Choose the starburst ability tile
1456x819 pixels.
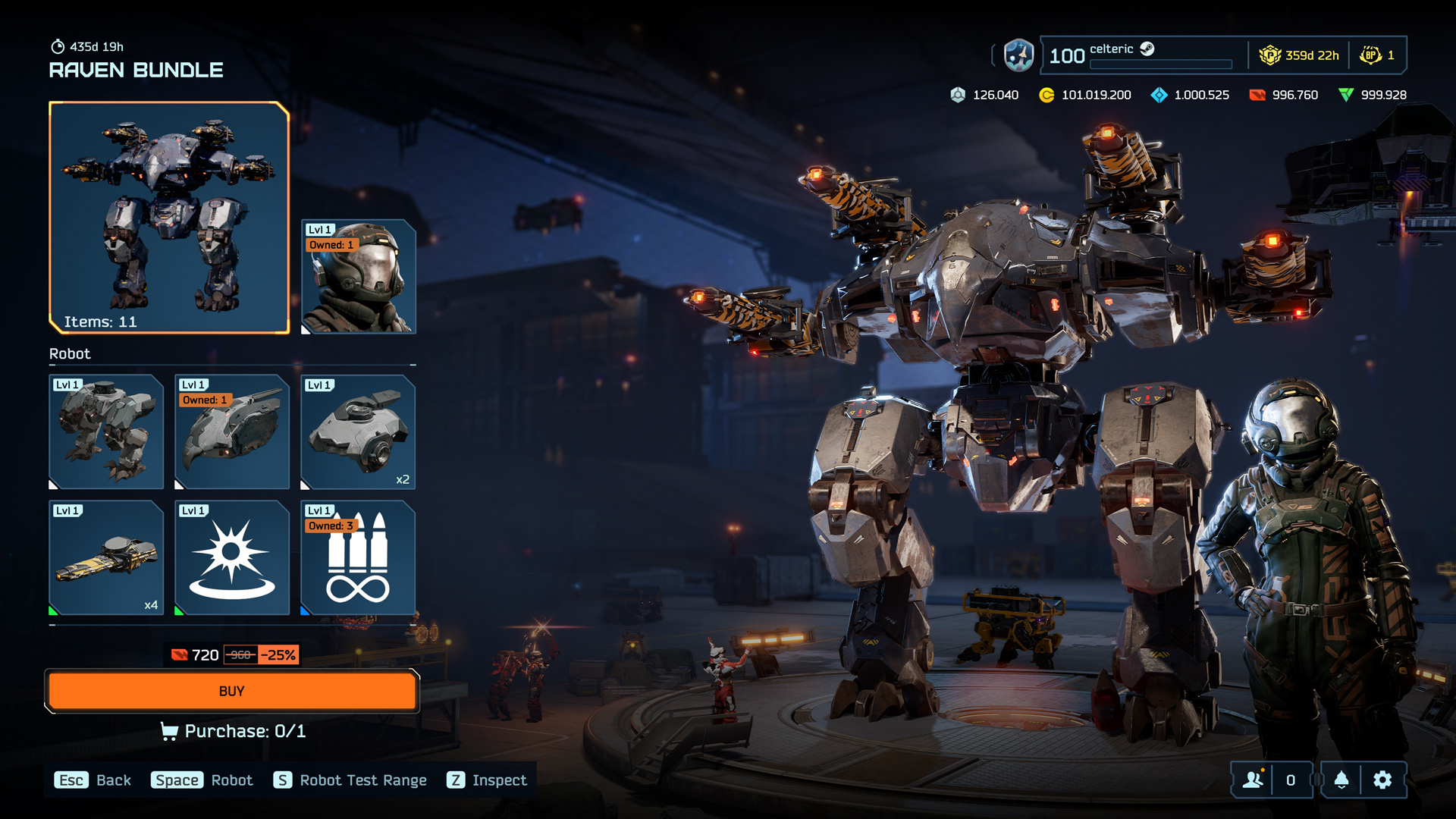(232, 558)
